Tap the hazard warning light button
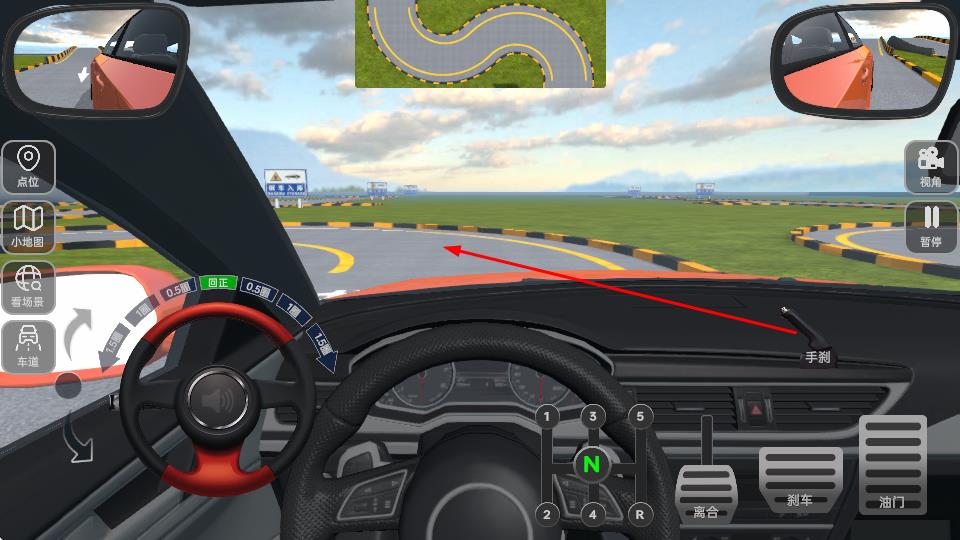960x540 pixels. (x=755, y=409)
